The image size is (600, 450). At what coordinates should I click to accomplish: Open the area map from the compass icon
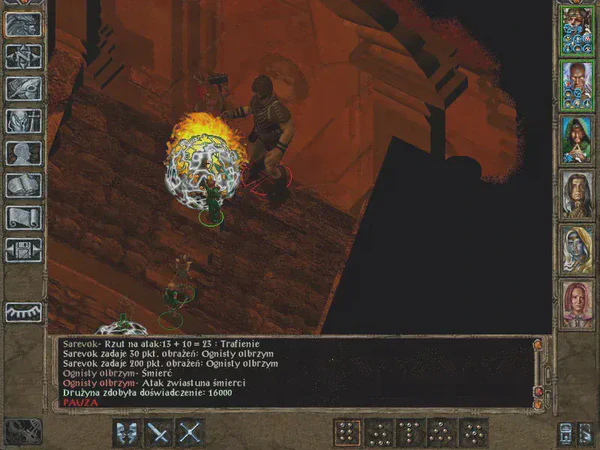22,58
